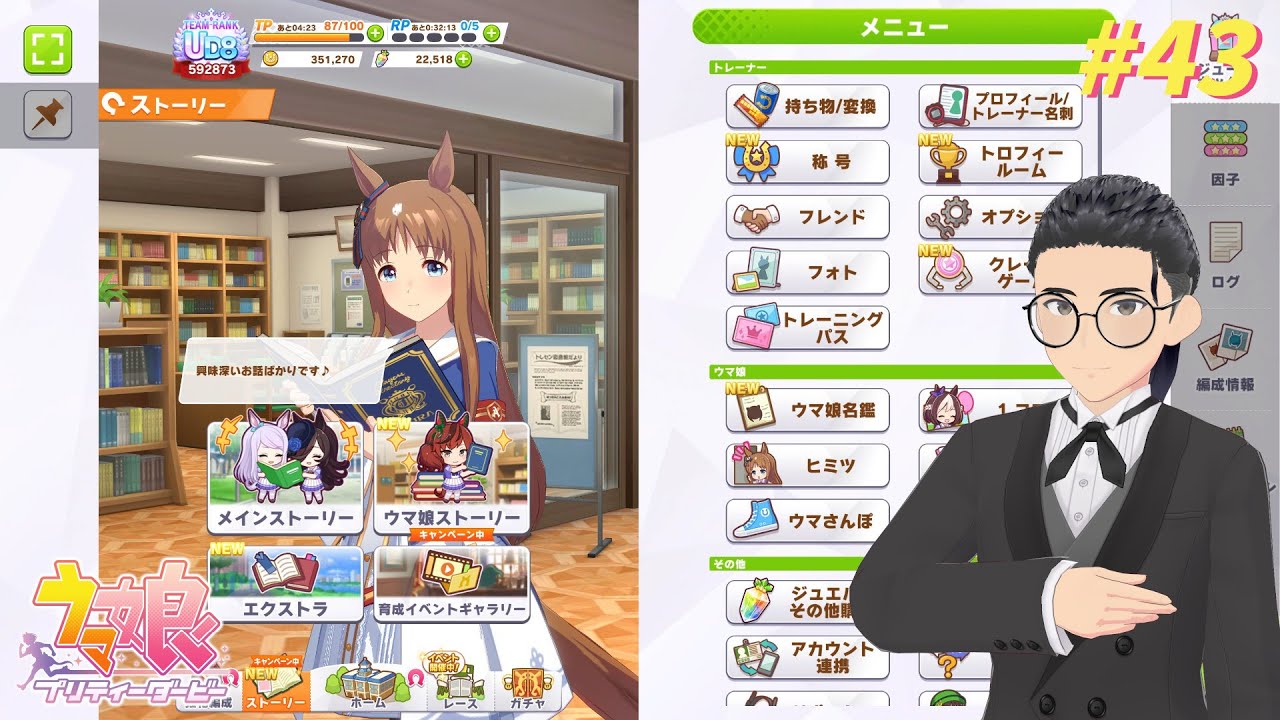Open the エクストラ story section
The width and height of the screenshot is (1280, 720).
pos(285,585)
